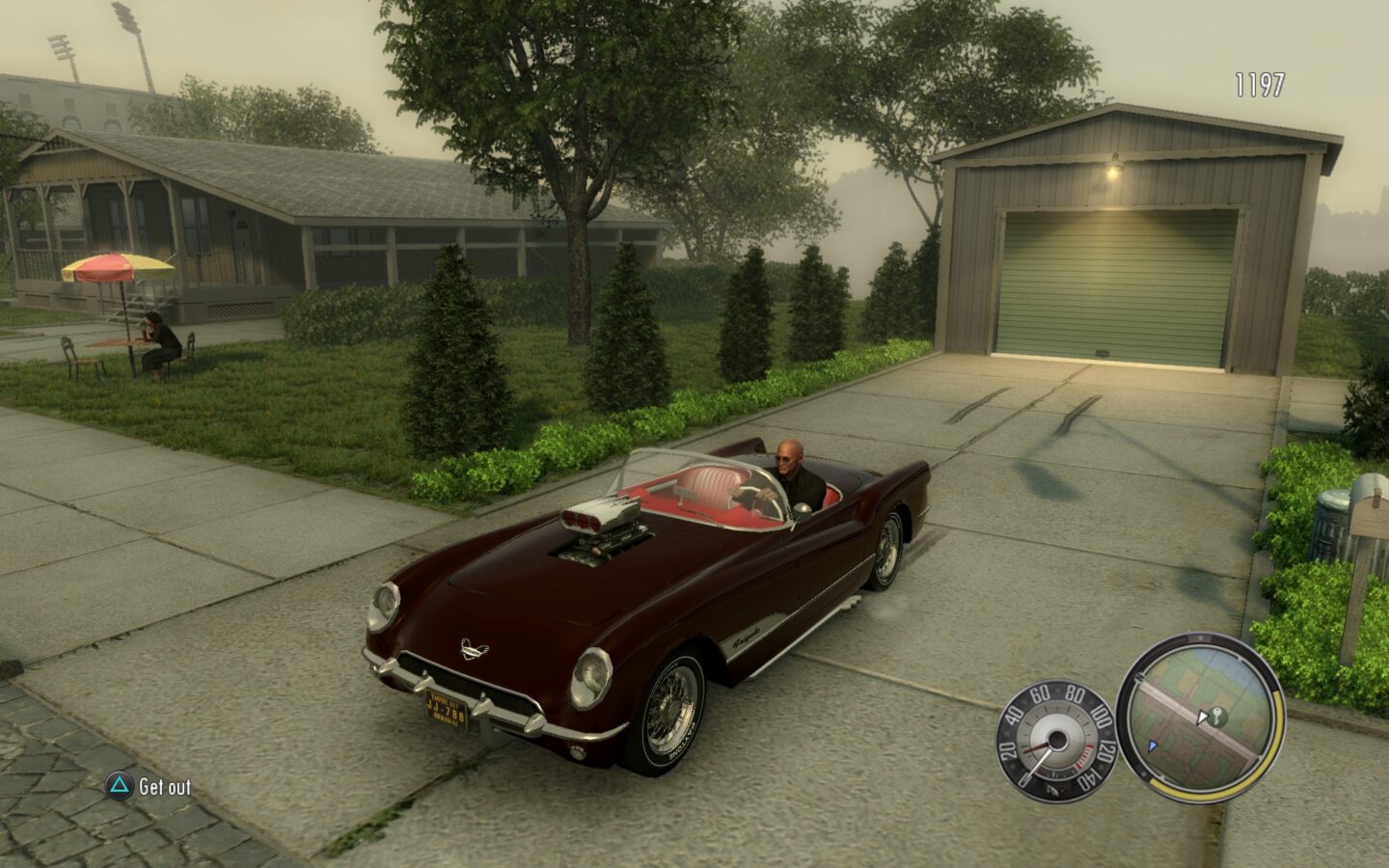Click the fuel pump icon on the speedometer

coord(1055,790)
